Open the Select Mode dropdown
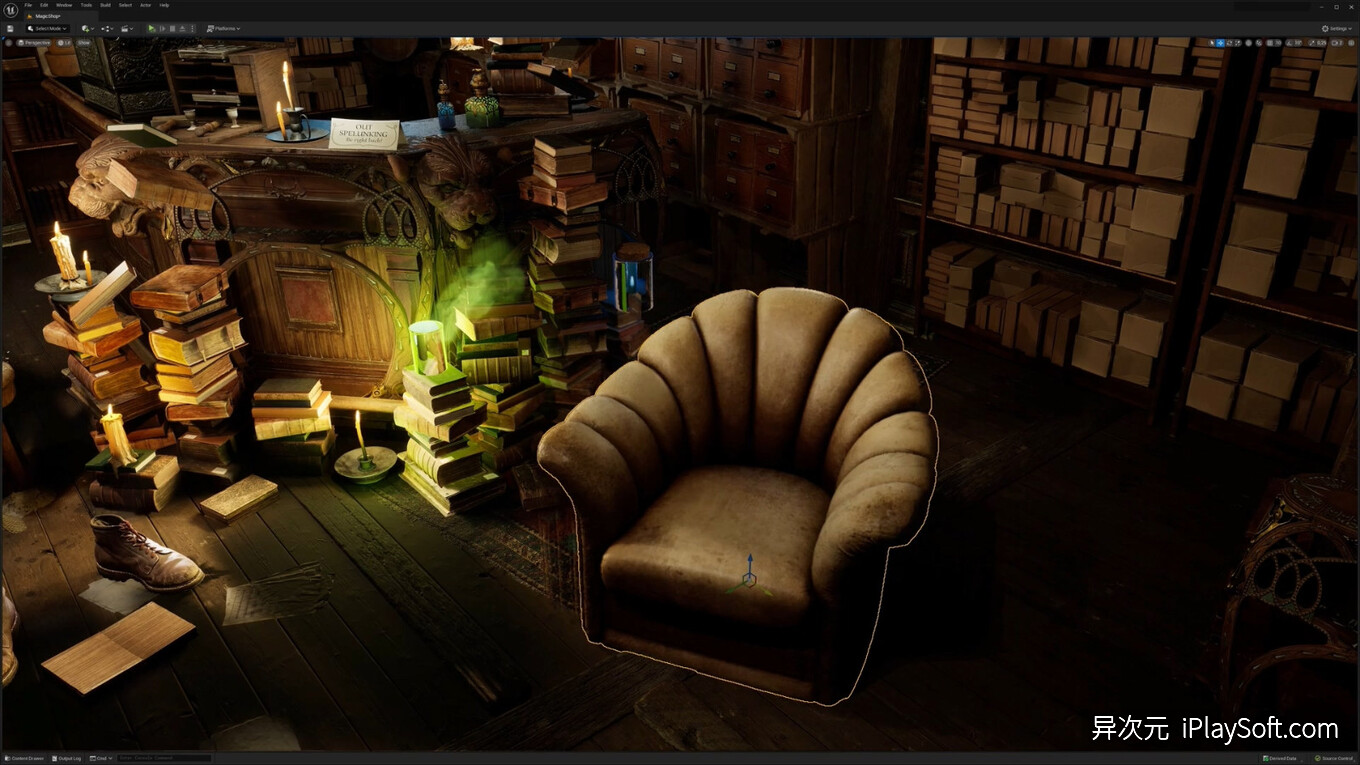The height and width of the screenshot is (765, 1360). click(x=46, y=28)
